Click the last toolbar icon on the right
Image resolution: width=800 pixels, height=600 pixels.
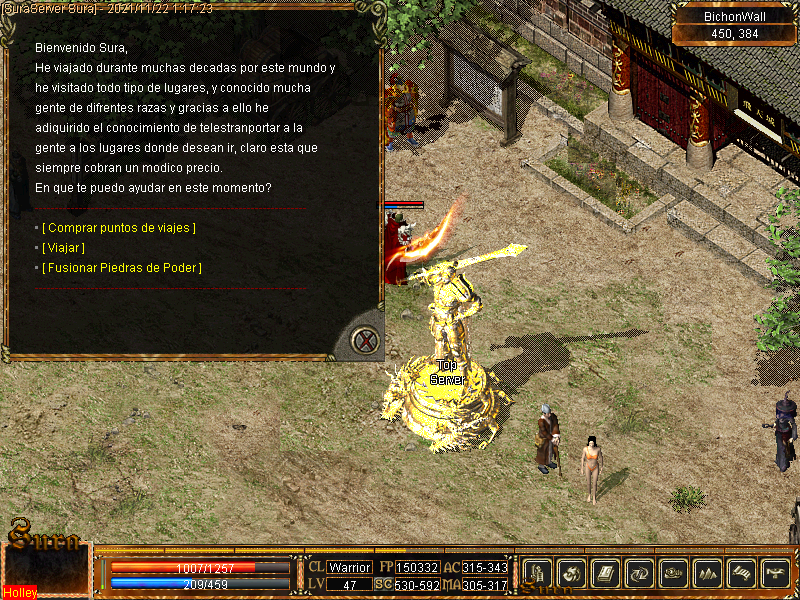tap(775, 573)
